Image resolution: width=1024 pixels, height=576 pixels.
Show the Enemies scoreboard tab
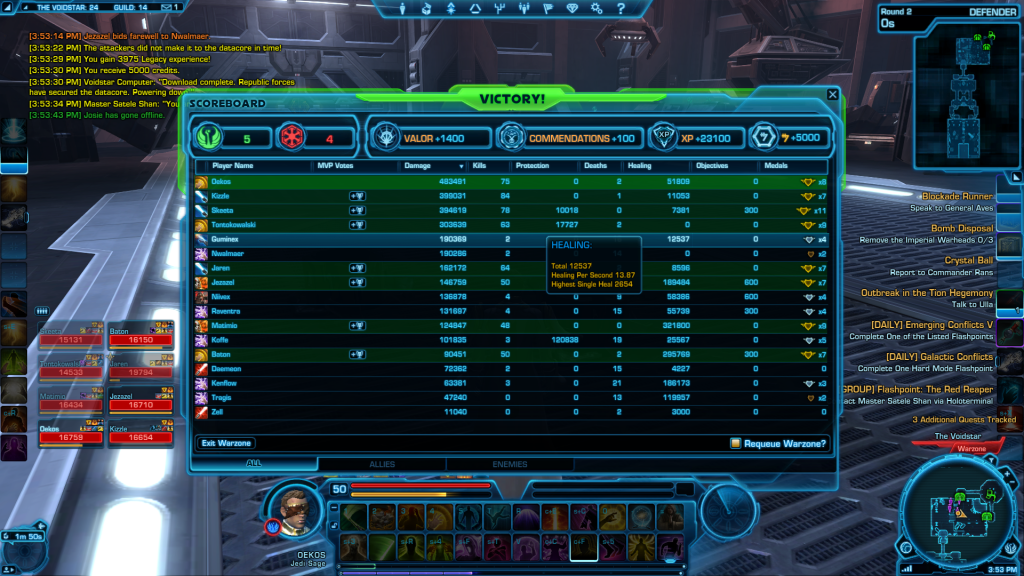[x=510, y=464]
